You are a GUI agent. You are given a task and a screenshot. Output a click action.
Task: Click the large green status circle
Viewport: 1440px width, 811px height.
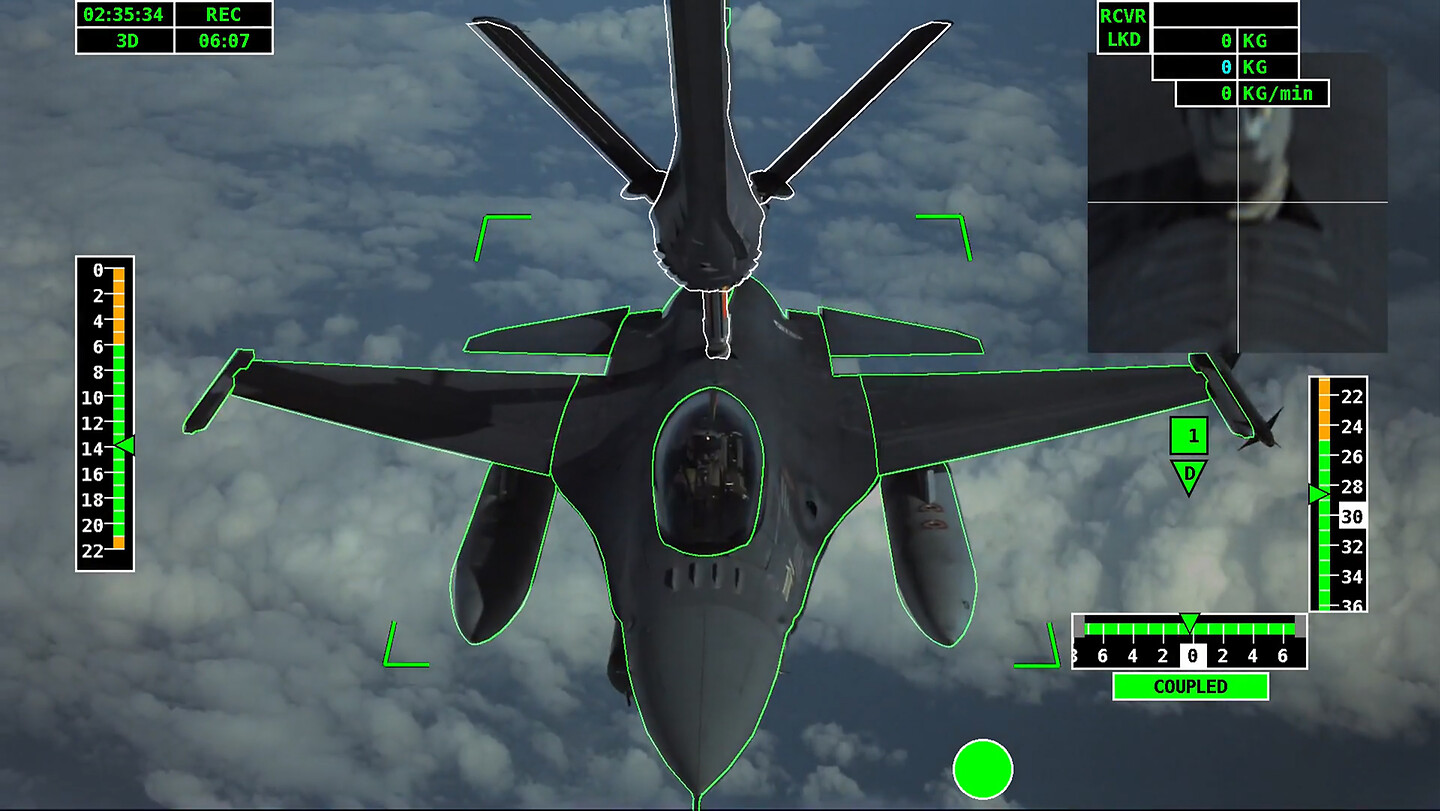[985, 768]
